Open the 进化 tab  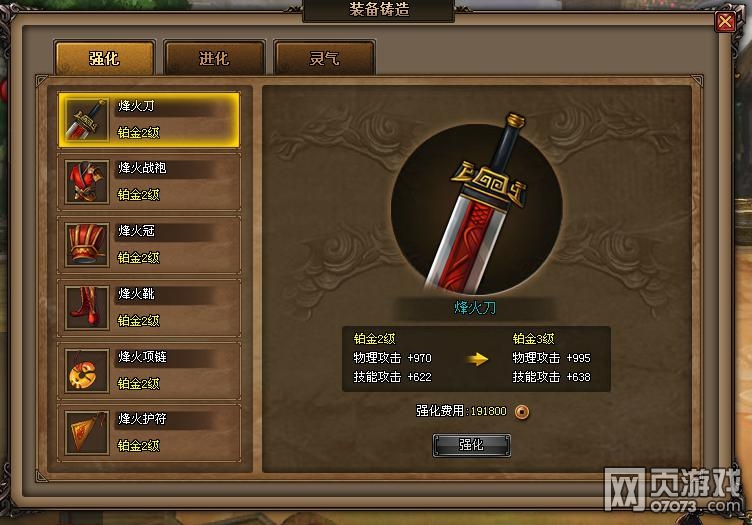pyautogui.click(x=214, y=58)
